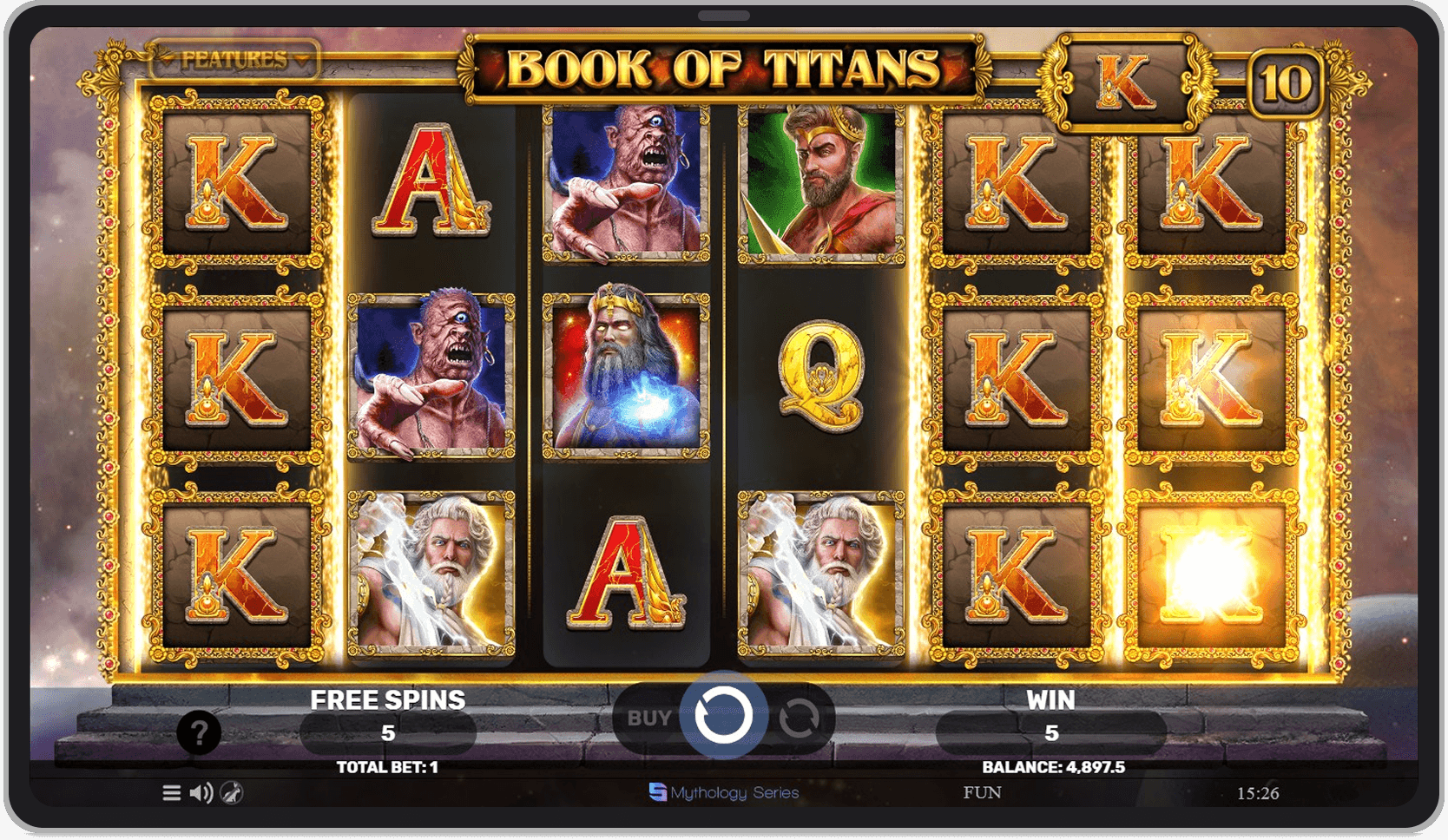Click the Balance display
Screen dimensions: 1448x840
point(1053,767)
